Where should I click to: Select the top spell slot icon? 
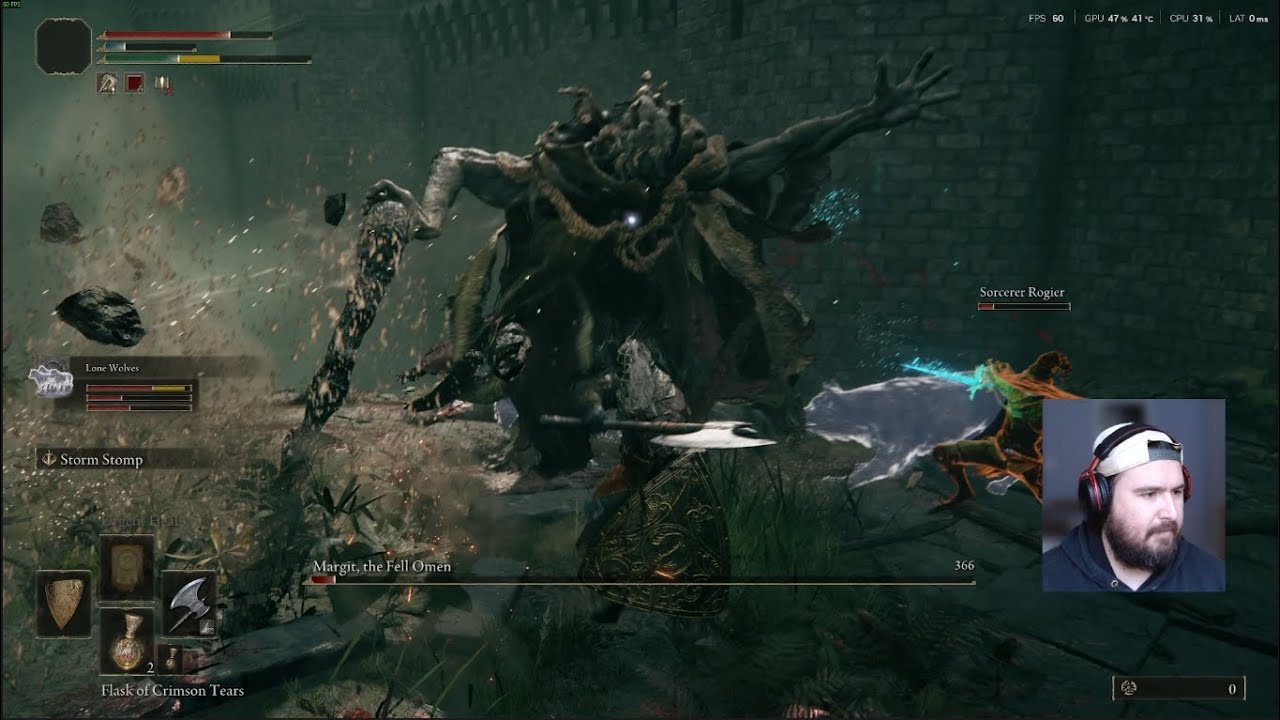tap(127, 566)
